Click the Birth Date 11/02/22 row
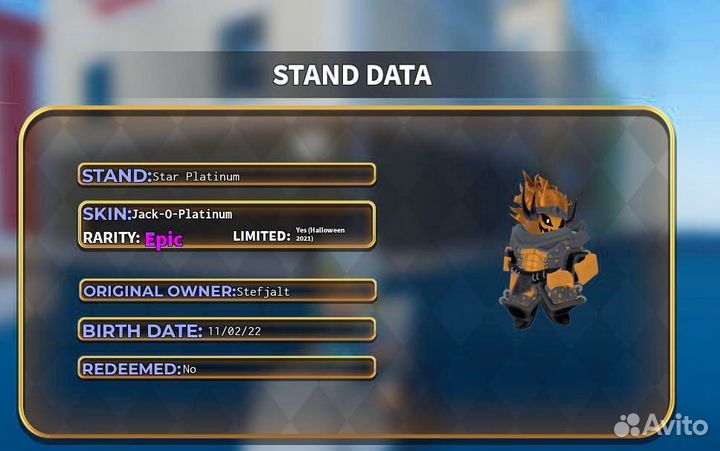The image size is (720, 451). tap(227, 330)
